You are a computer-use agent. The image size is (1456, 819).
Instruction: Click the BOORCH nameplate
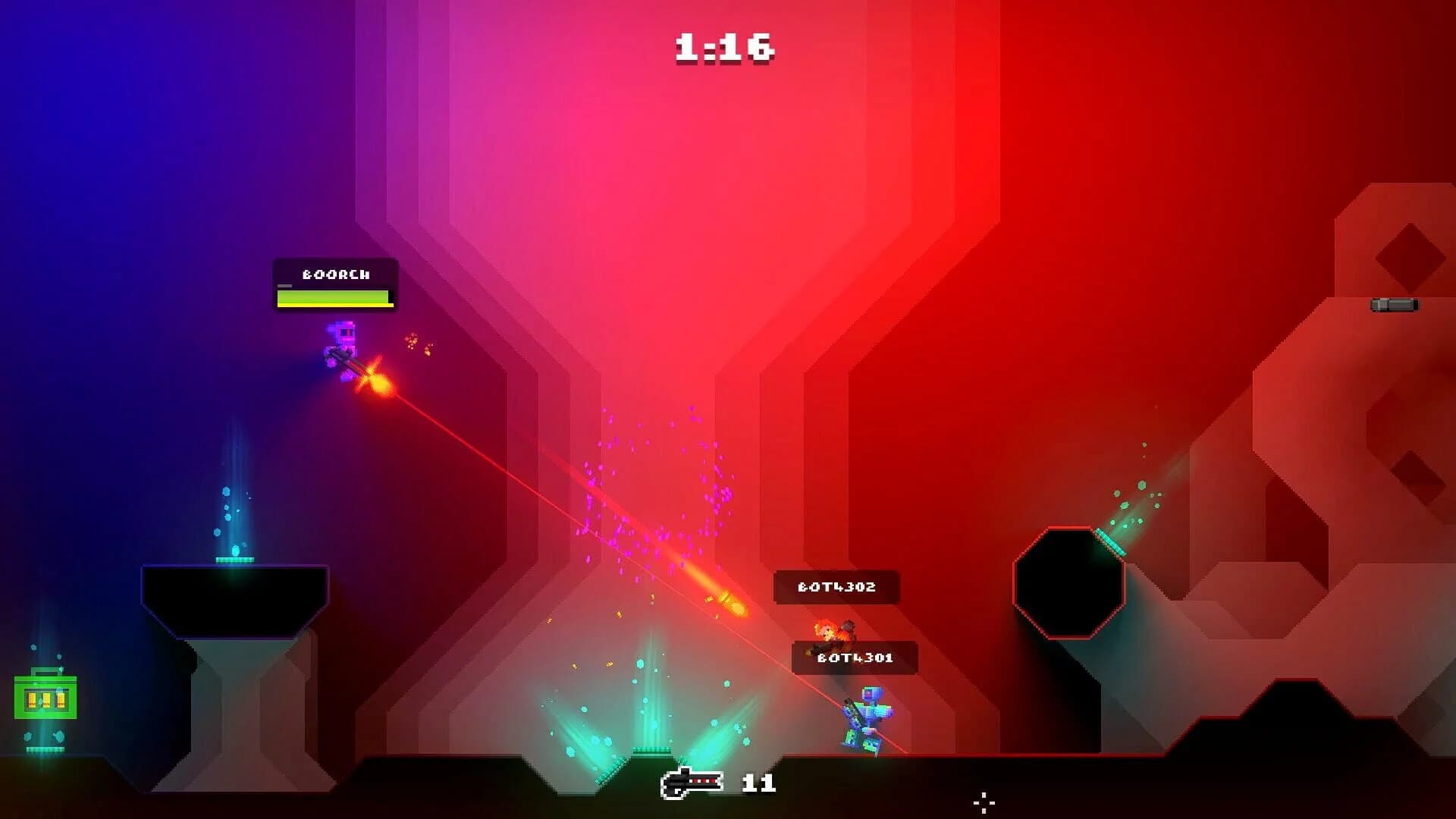coord(334,275)
